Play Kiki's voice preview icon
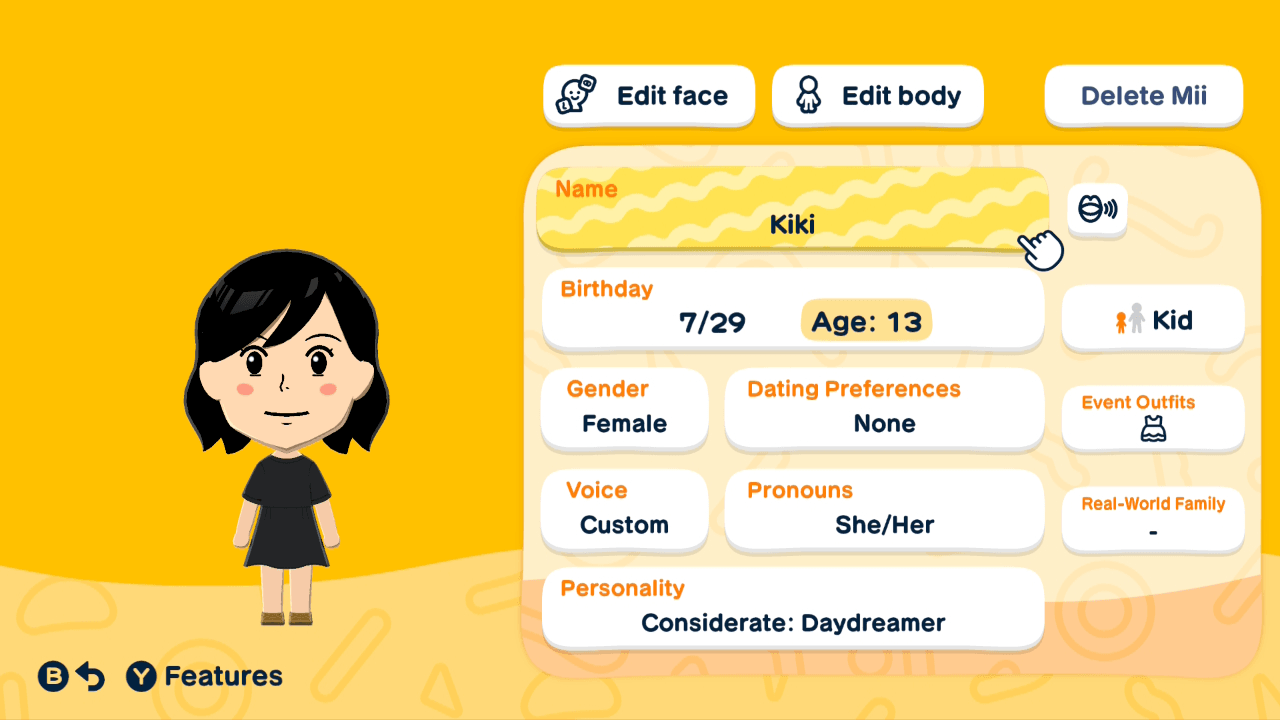The width and height of the screenshot is (1280, 720). coord(1097,210)
